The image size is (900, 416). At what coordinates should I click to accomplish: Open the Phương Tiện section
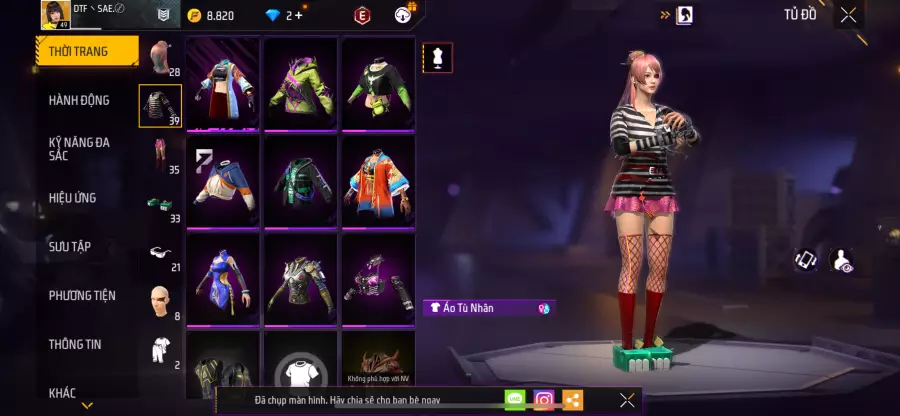point(82,295)
